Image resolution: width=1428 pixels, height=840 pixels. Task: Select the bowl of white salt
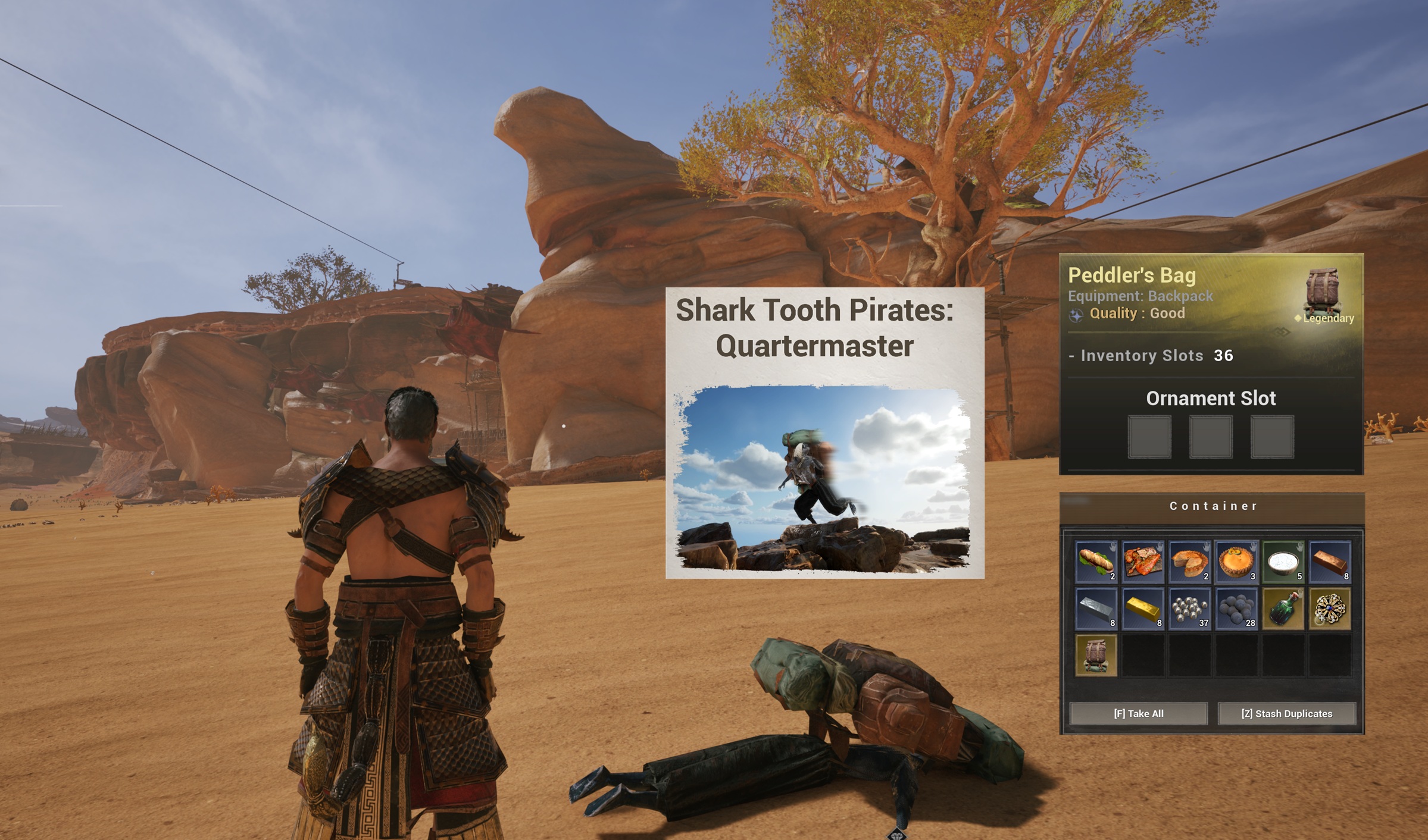[1283, 562]
